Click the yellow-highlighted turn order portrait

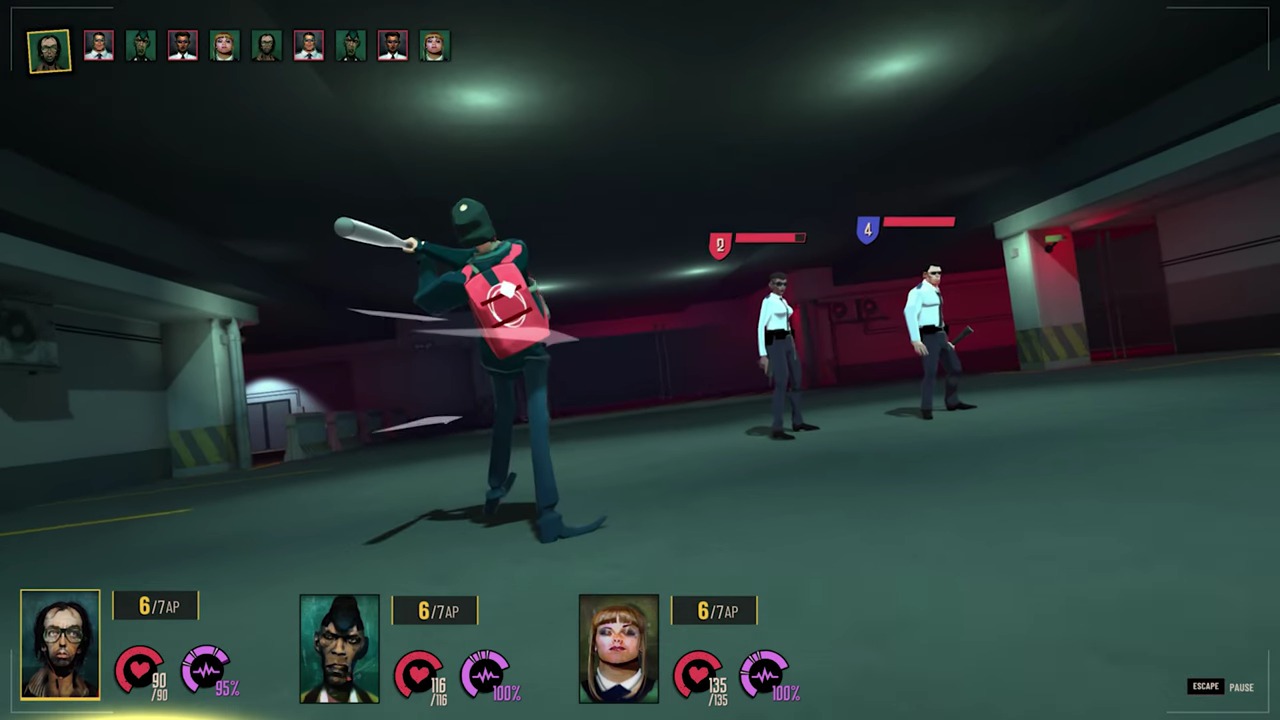[x=49, y=50]
